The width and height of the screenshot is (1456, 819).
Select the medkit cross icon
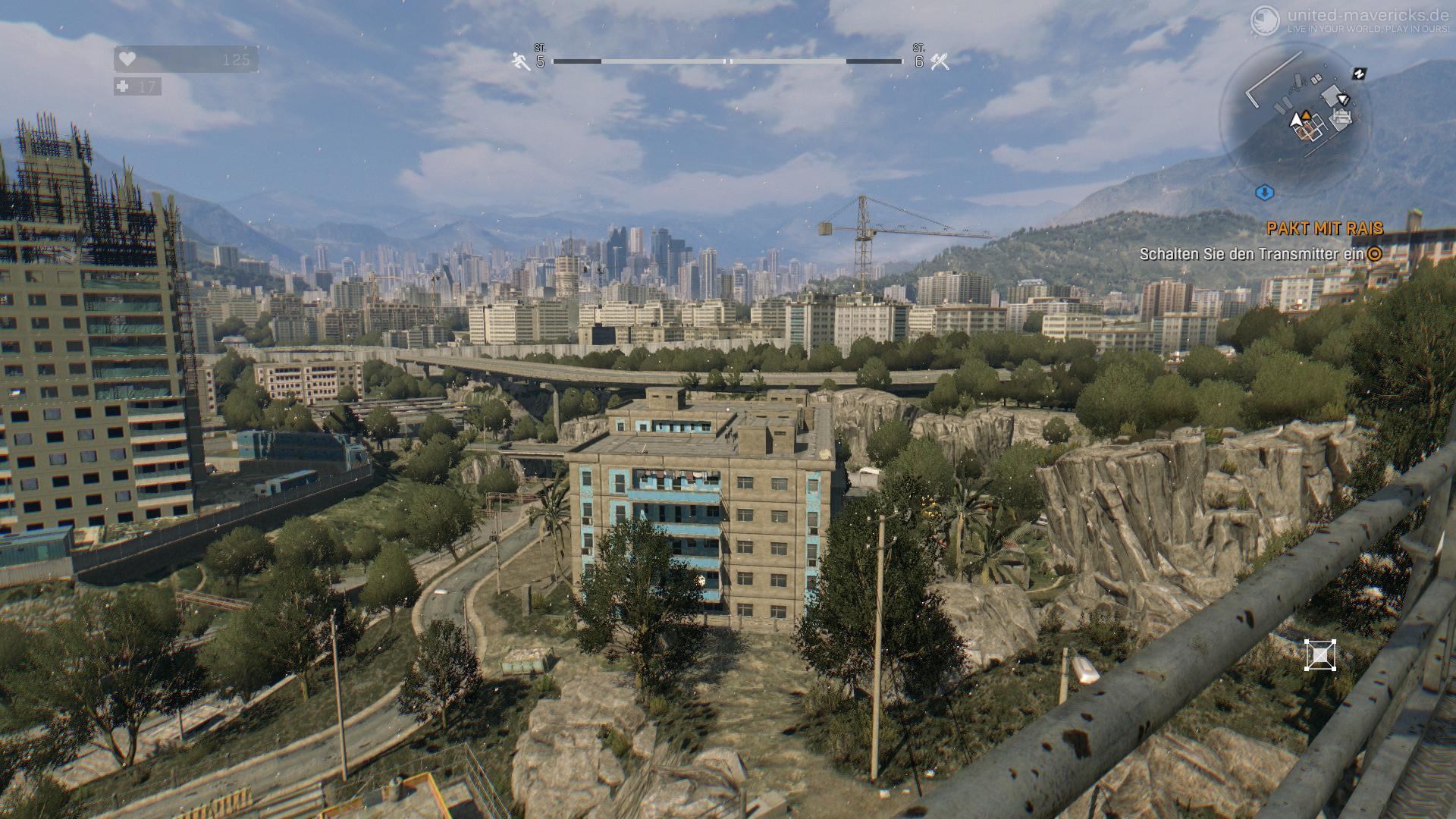(x=123, y=87)
